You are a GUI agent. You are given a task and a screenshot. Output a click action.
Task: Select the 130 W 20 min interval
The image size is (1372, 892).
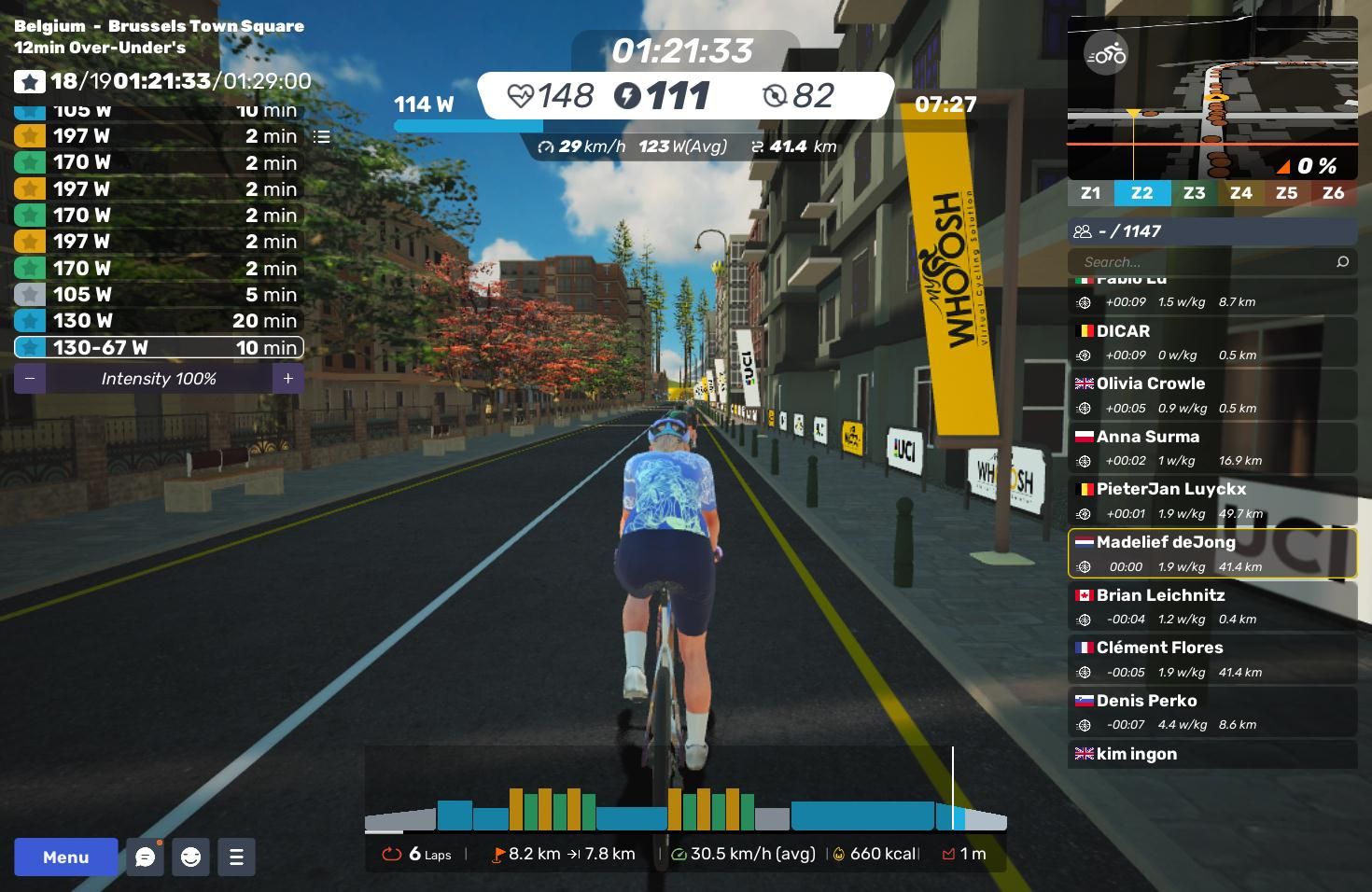(x=159, y=321)
